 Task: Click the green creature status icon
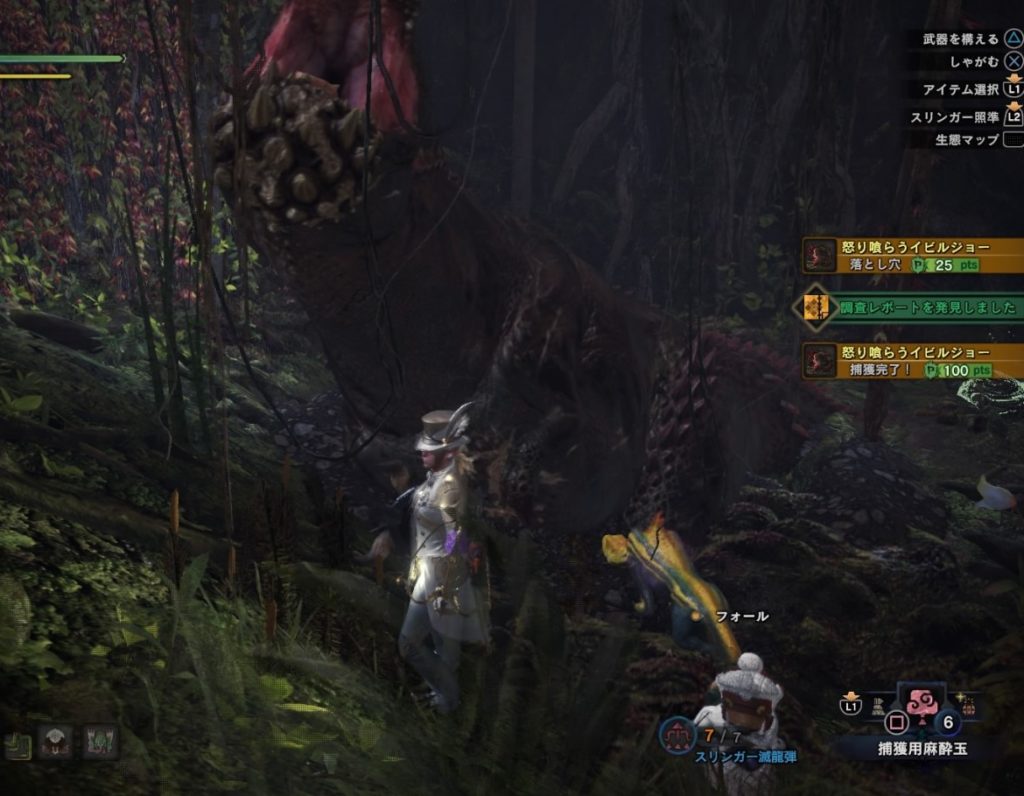[x=100, y=742]
